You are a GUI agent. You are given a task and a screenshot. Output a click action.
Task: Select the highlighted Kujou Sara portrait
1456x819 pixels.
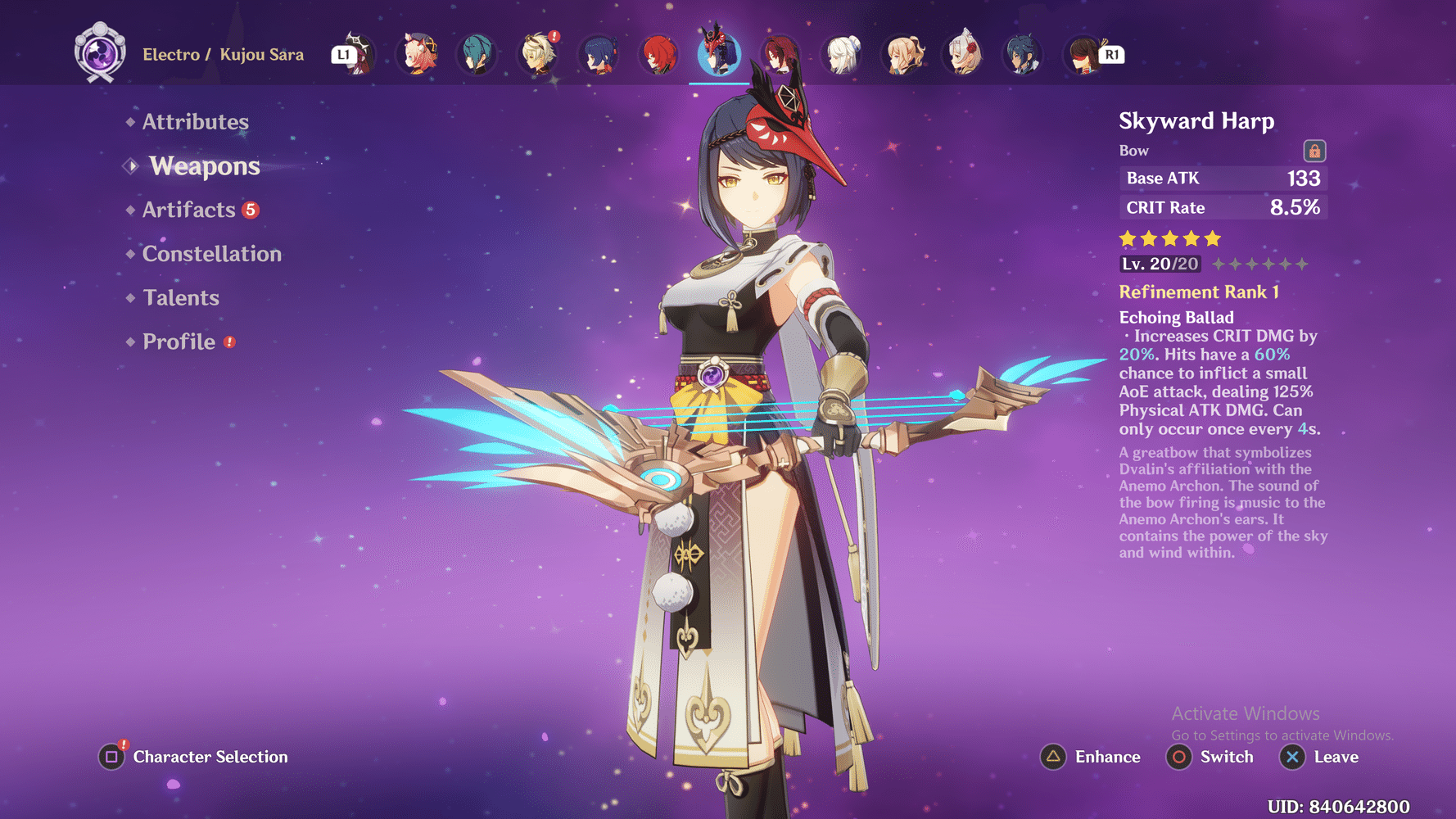coord(719,54)
